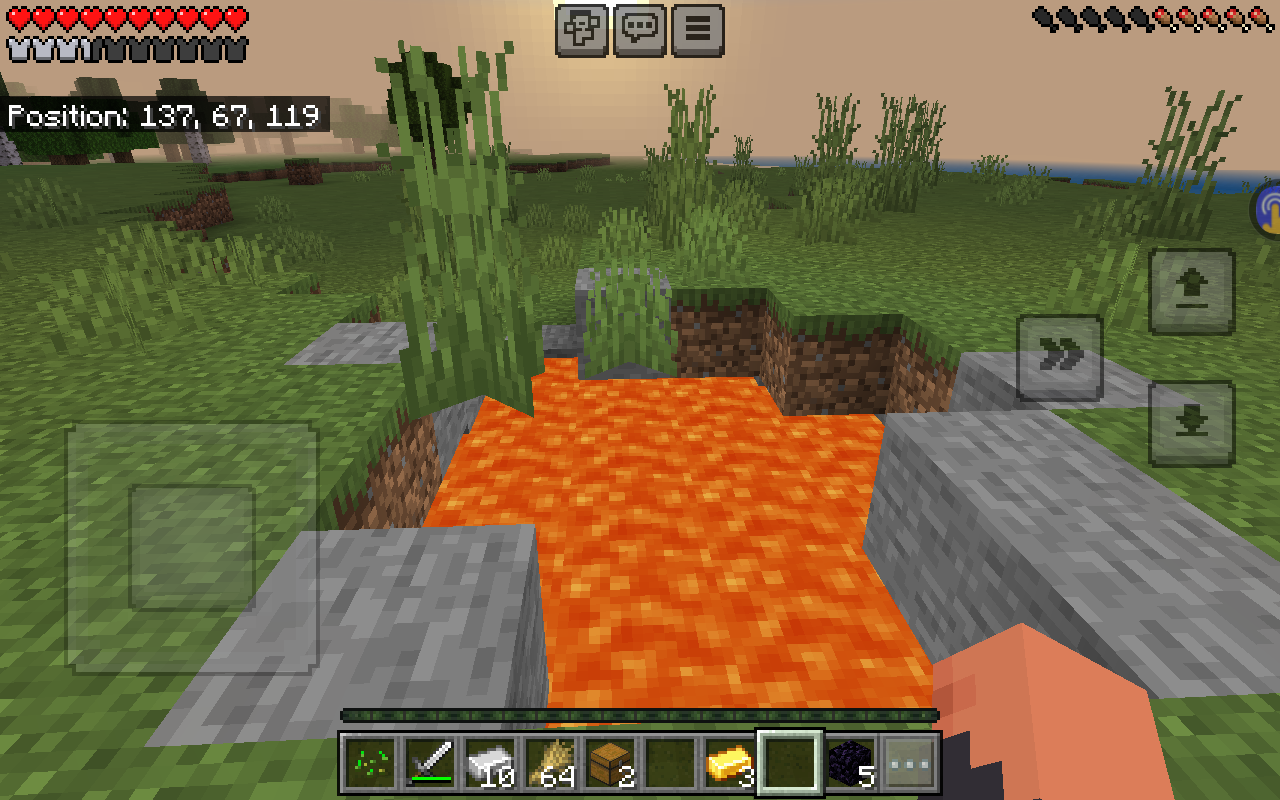The height and width of the screenshot is (800, 1280).
Task: Open the chat icon
Action: (639, 29)
